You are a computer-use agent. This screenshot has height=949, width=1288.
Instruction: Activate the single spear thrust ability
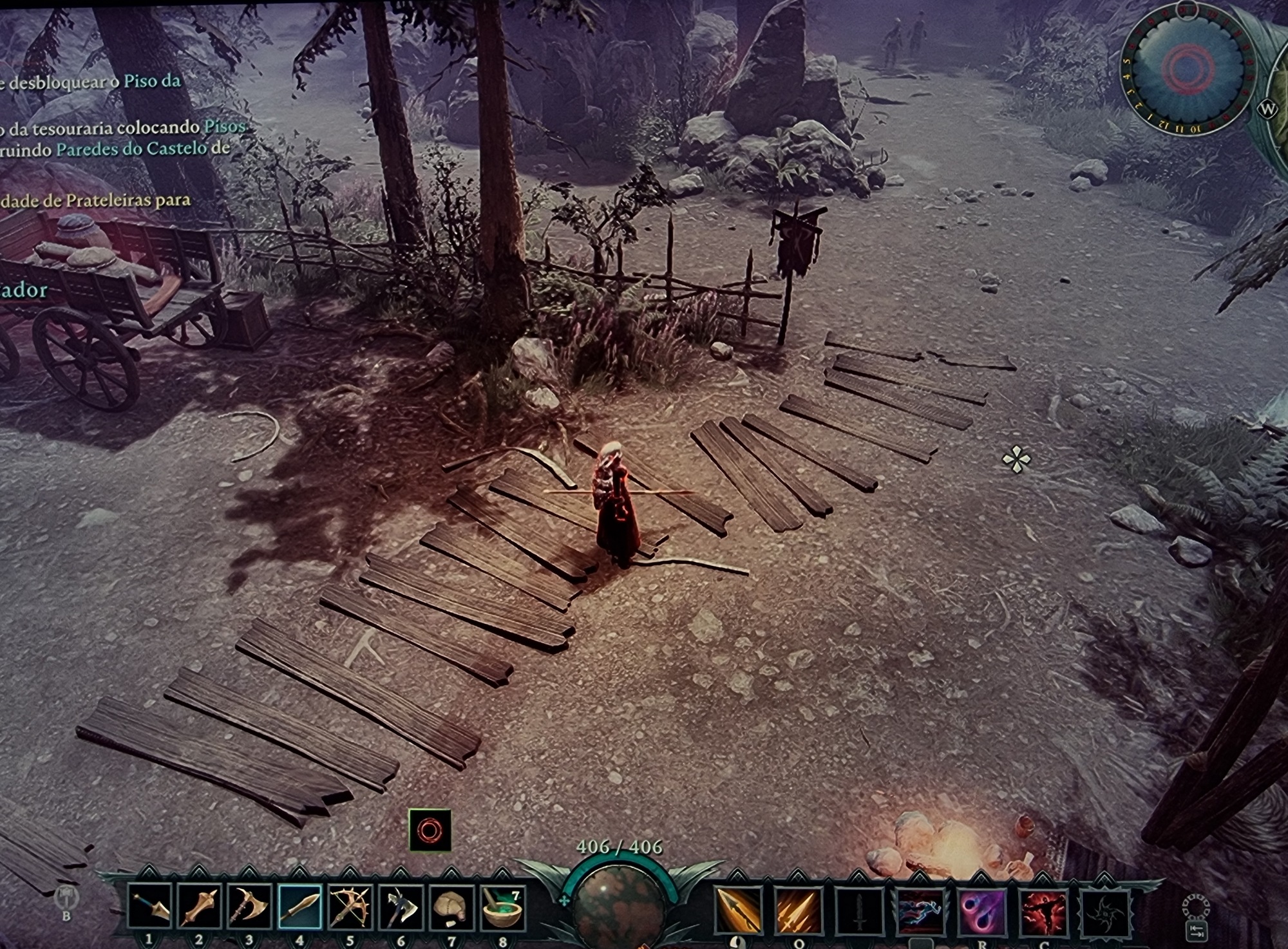[x=738, y=910]
